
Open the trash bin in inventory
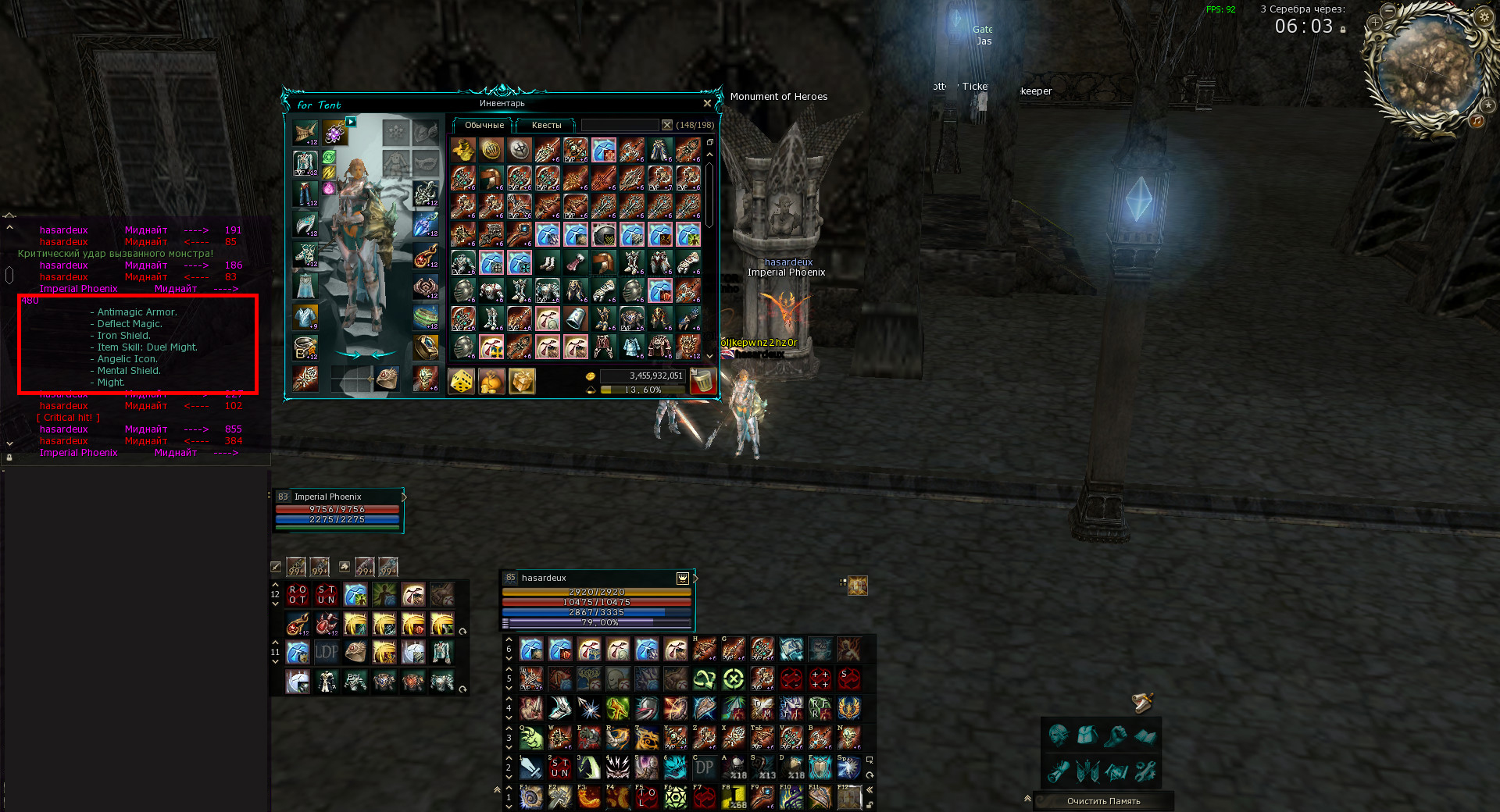[x=702, y=382]
